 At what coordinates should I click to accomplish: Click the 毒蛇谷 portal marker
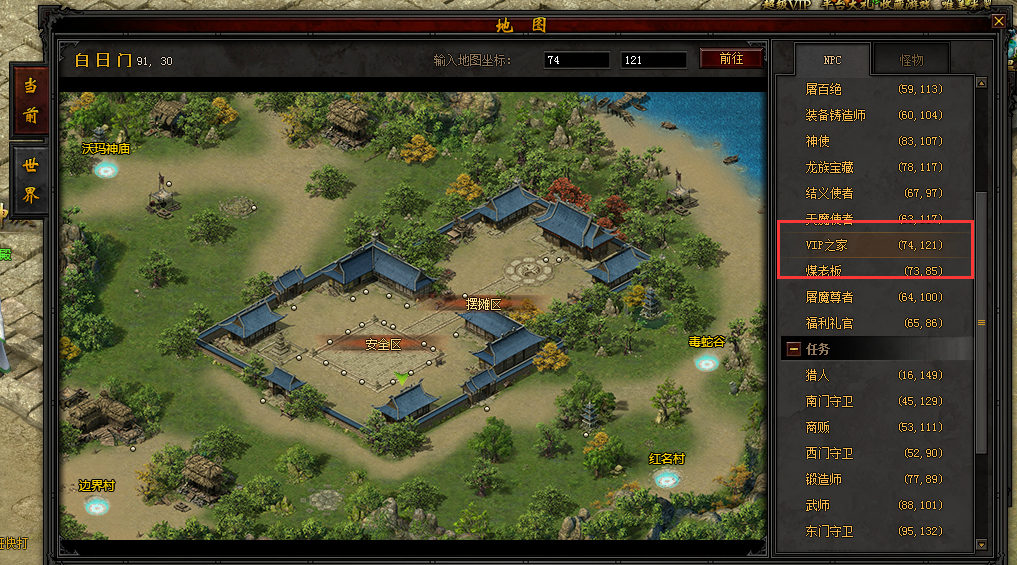pos(707,362)
